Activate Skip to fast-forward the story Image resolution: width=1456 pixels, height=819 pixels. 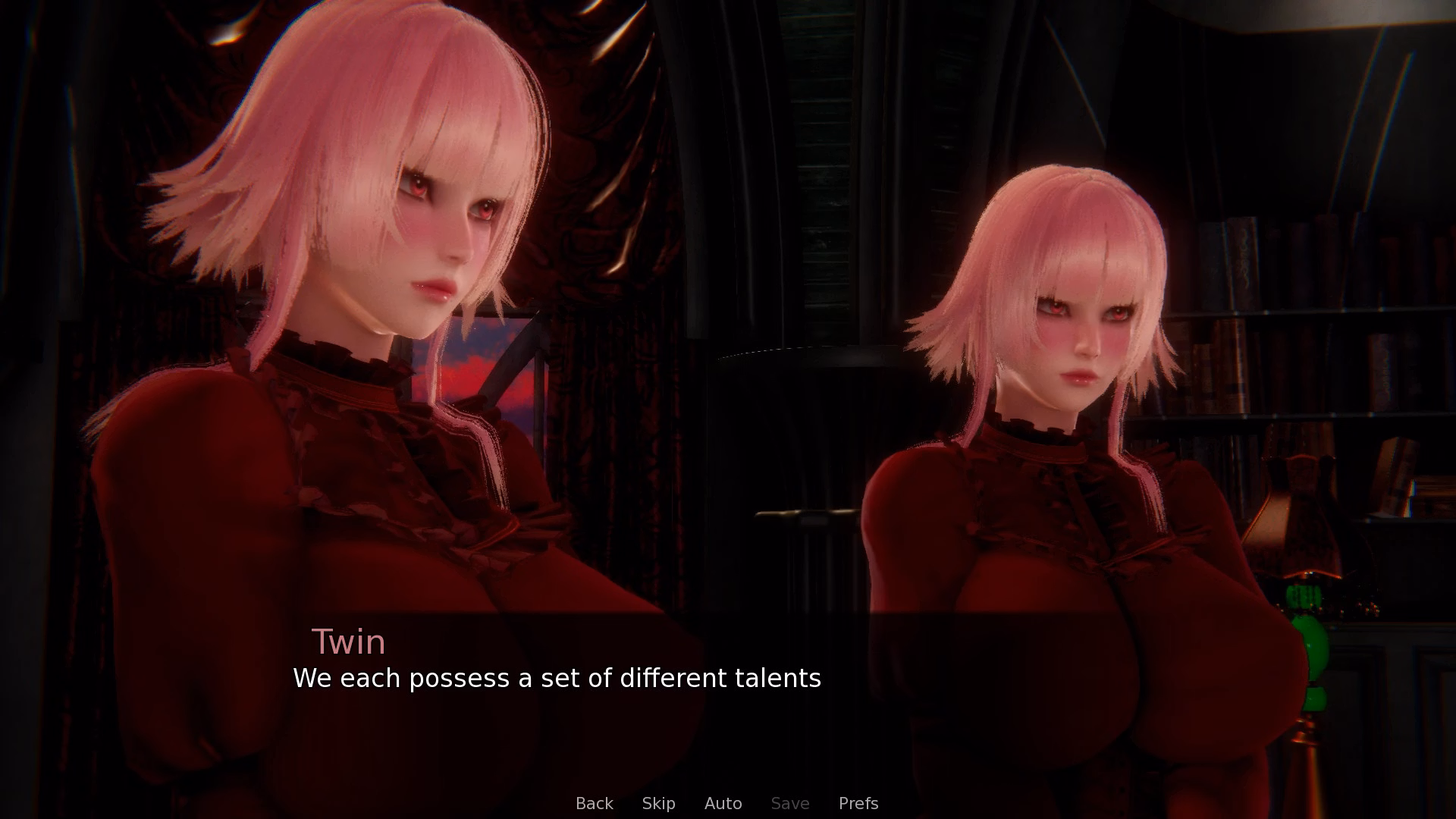(658, 803)
